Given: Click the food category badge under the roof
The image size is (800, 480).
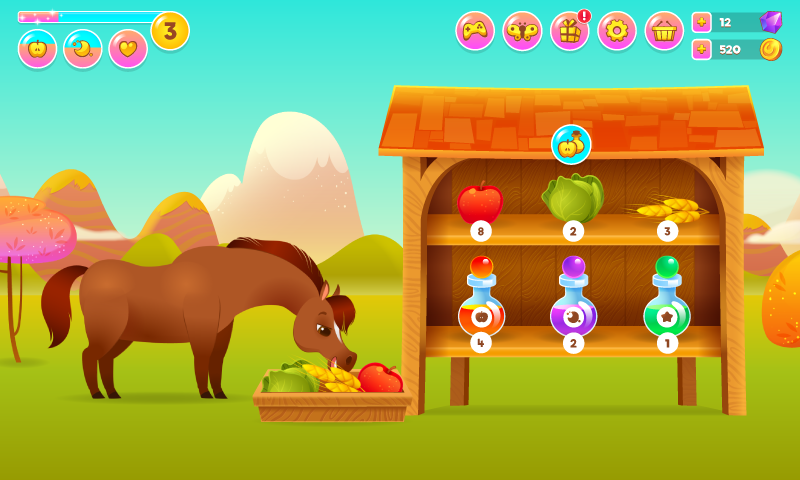Looking at the screenshot, I should [571, 145].
